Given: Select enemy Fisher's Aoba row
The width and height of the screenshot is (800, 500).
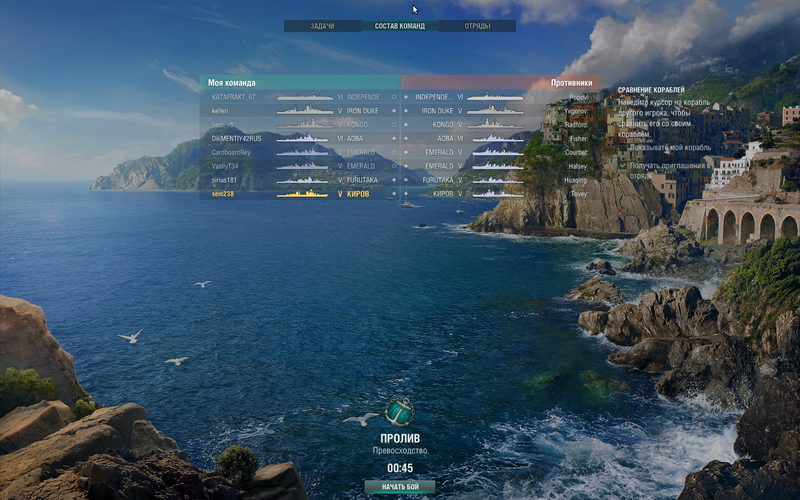Looking at the screenshot, I should coord(500,138).
